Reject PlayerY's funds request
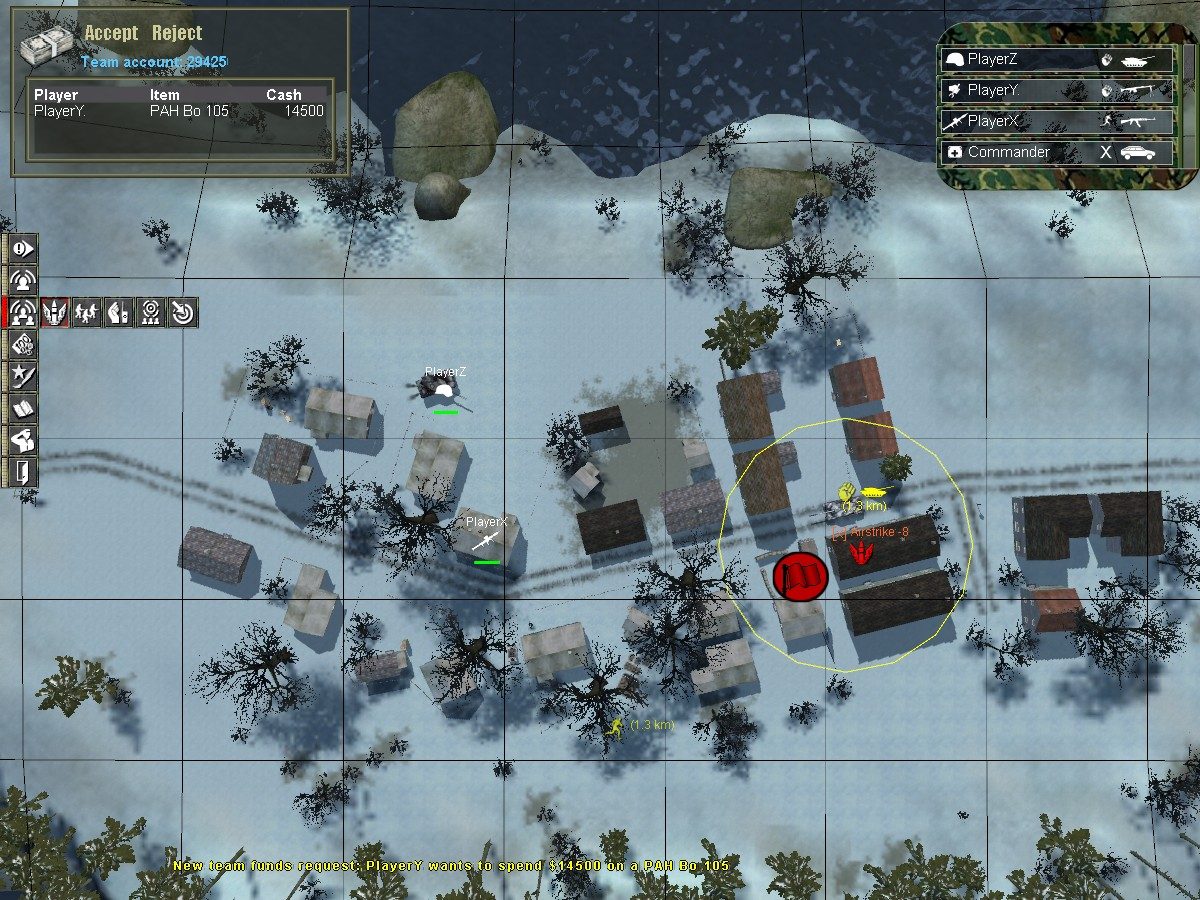 [x=177, y=33]
